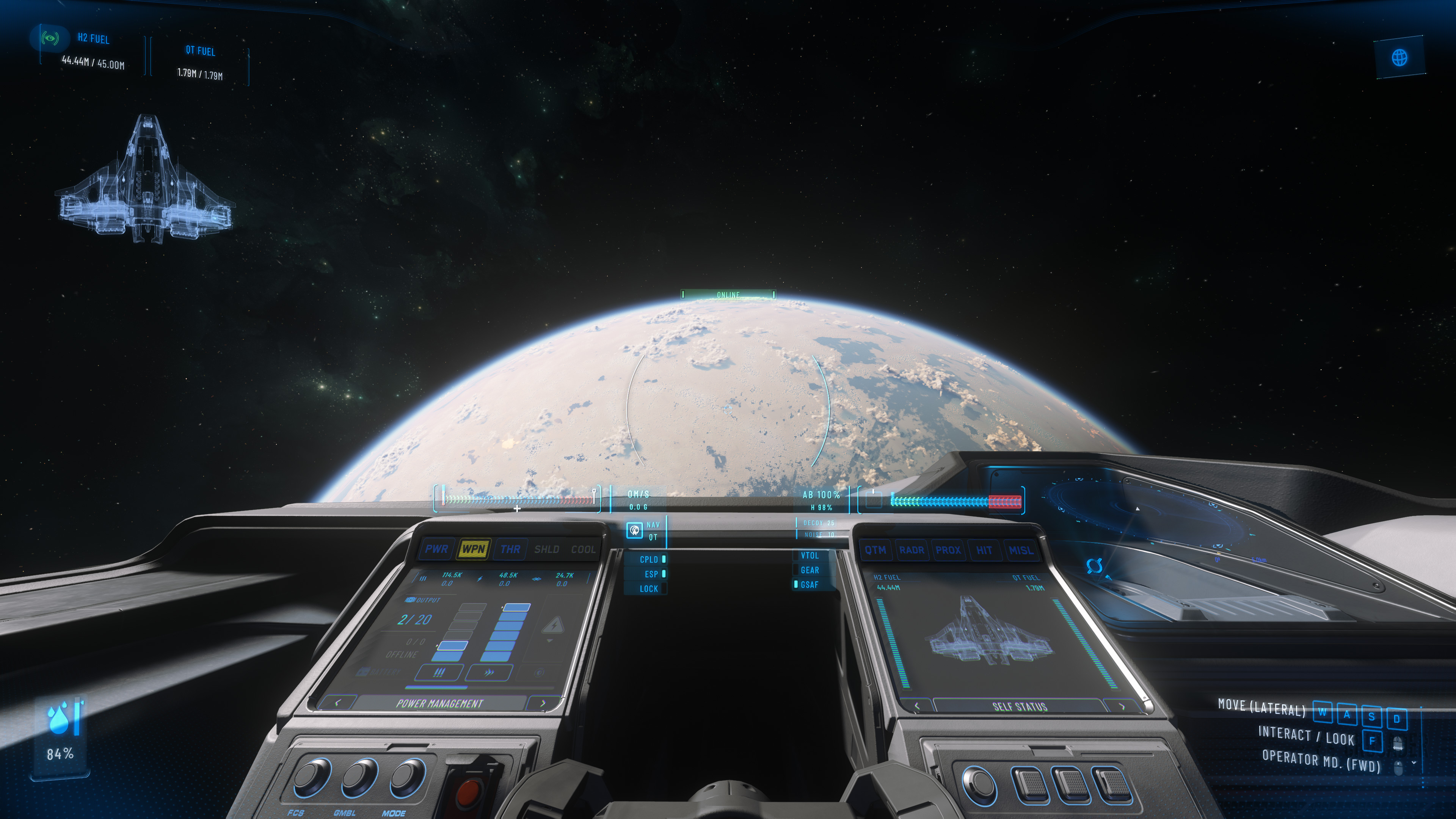Go to next page of Power Management screen
The width and height of the screenshot is (1456, 819).
(x=543, y=703)
